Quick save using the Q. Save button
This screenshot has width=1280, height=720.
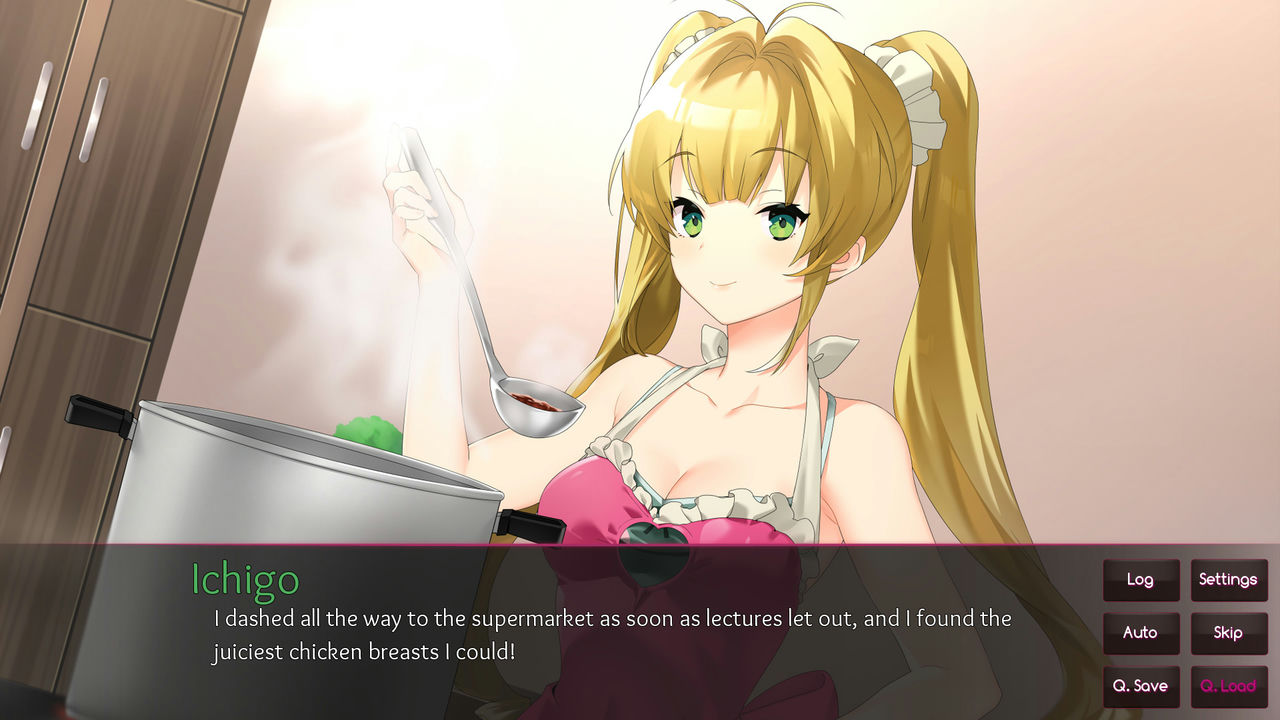pos(1141,686)
